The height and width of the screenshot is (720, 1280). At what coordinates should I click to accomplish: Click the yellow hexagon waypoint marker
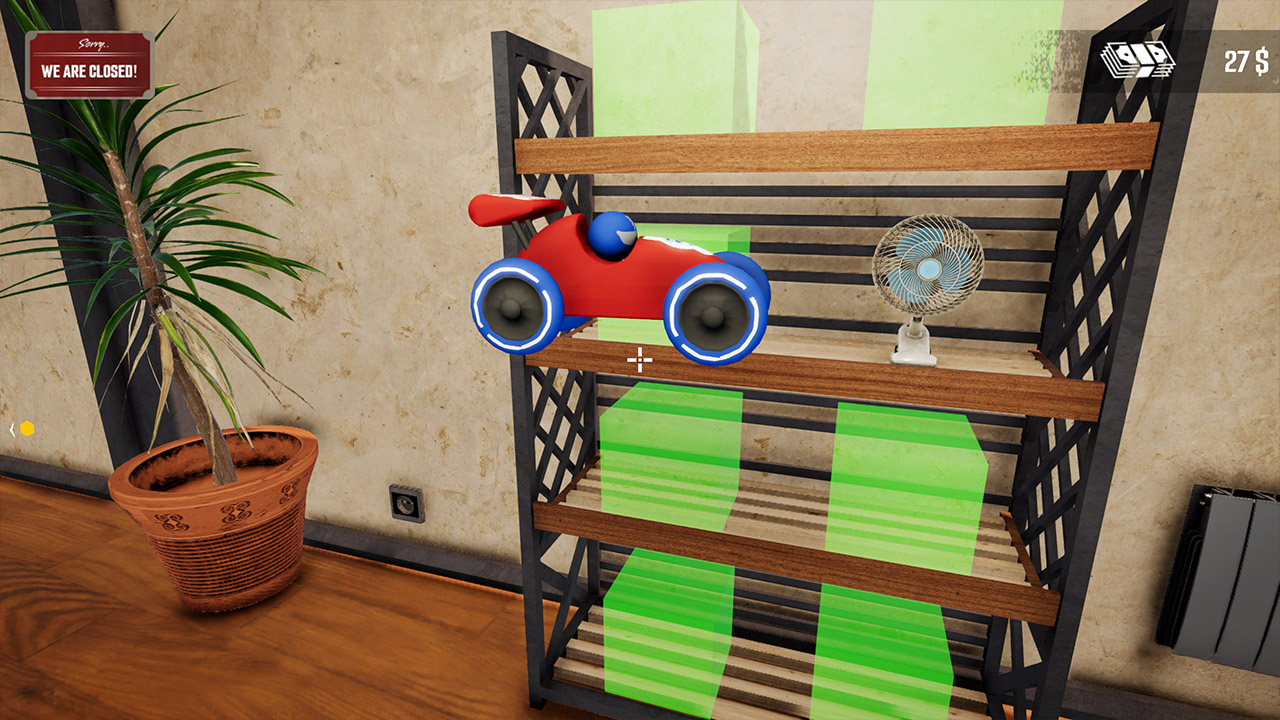click(28, 428)
